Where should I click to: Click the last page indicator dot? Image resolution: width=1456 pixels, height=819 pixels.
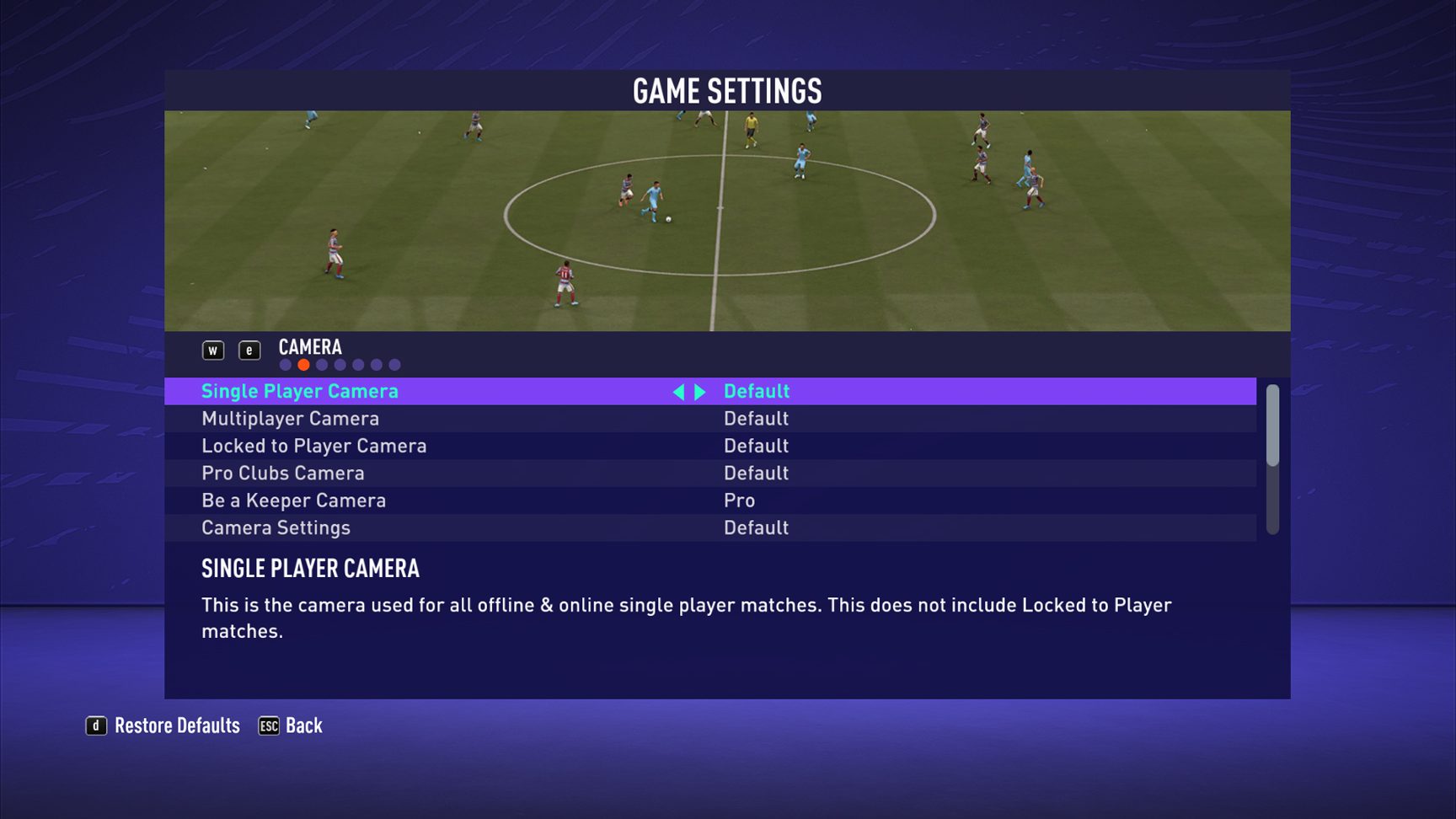pos(395,364)
